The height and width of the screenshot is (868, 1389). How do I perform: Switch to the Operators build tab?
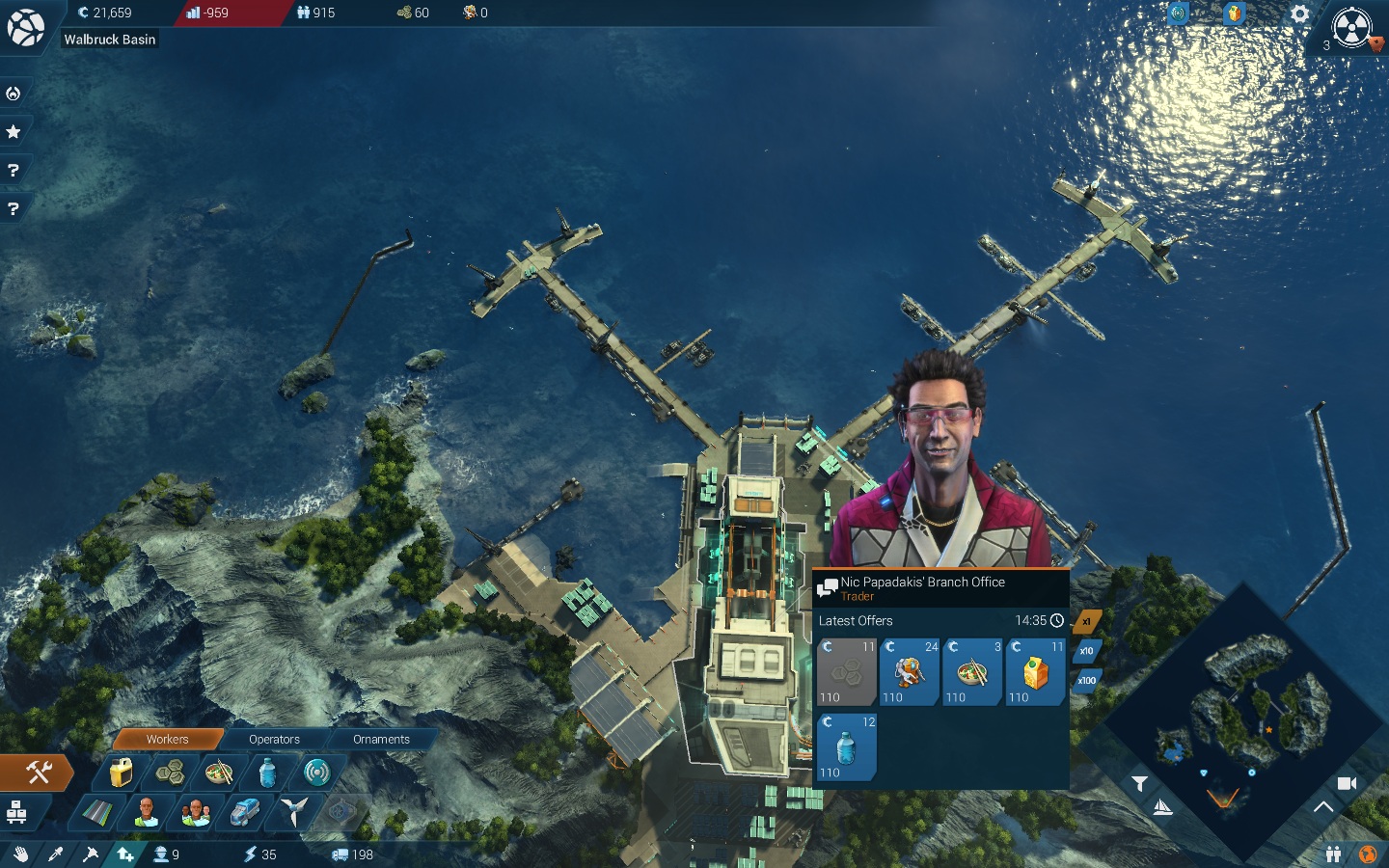point(274,740)
